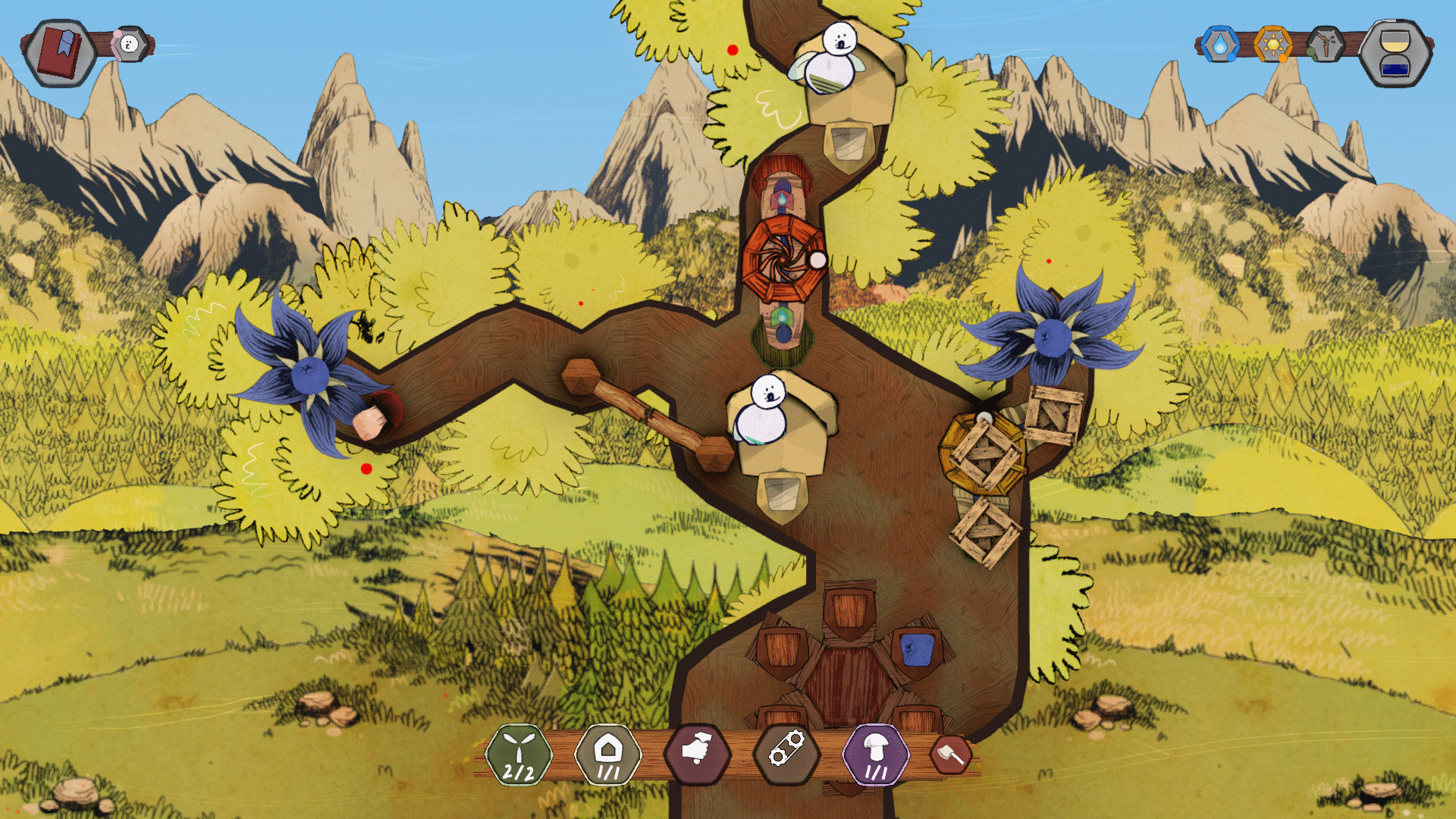Select the hand holding hammer tool
Screen dimensions: 1456x819
(x=698, y=753)
